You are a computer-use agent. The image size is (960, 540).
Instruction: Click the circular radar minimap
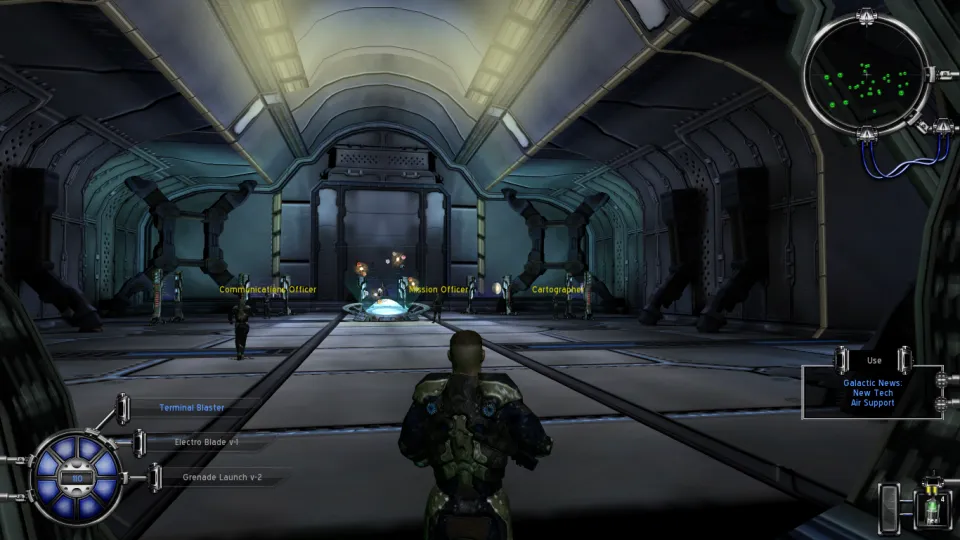(866, 74)
